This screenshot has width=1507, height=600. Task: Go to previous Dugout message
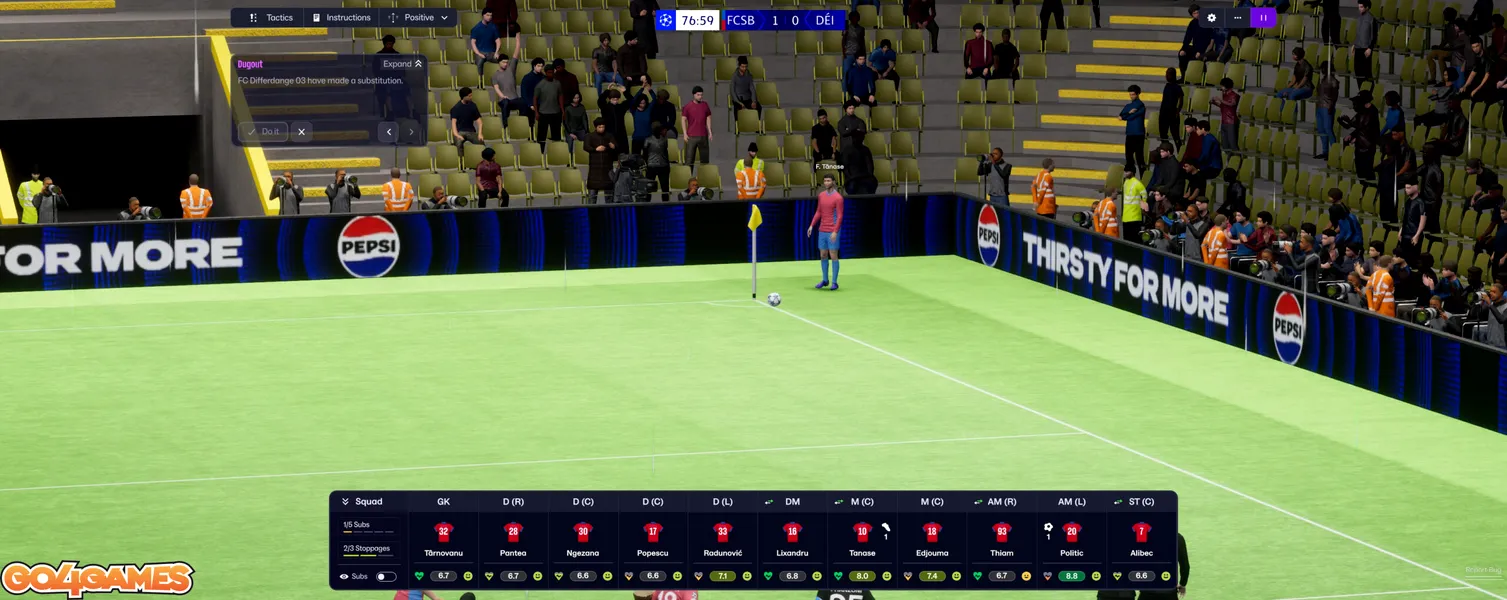coord(389,131)
